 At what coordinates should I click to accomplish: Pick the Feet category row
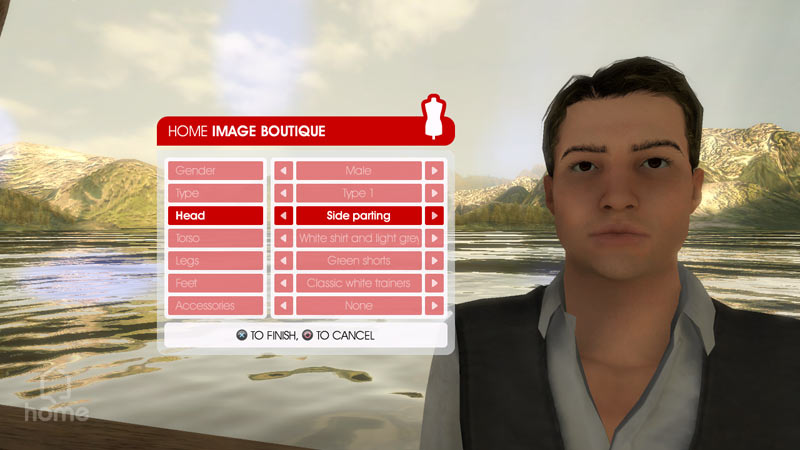tap(215, 283)
